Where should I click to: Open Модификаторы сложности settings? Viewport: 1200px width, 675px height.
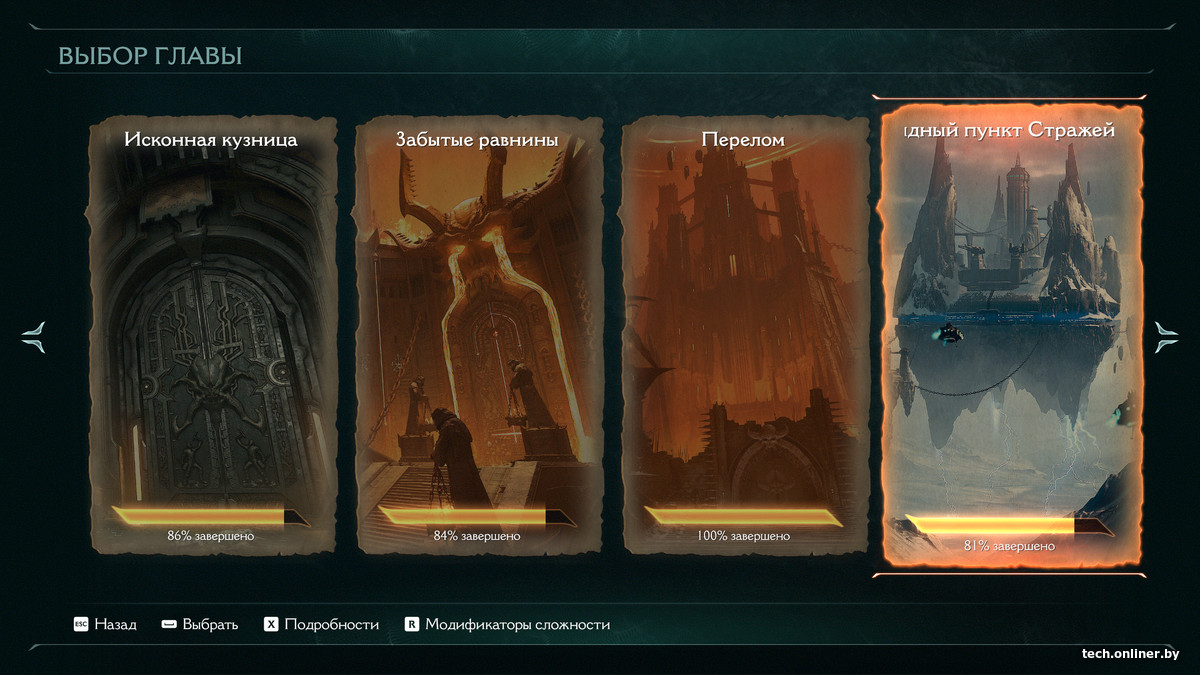click(507, 625)
